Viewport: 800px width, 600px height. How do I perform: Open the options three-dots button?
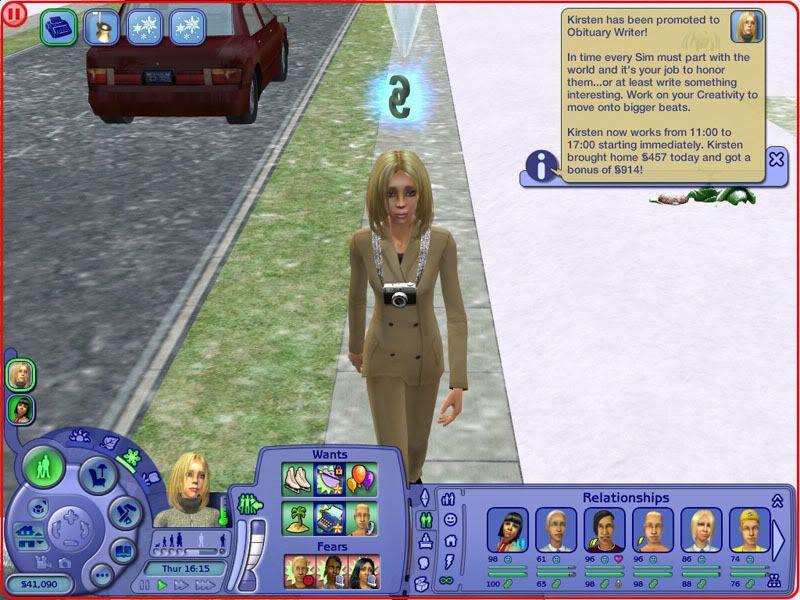[101, 576]
